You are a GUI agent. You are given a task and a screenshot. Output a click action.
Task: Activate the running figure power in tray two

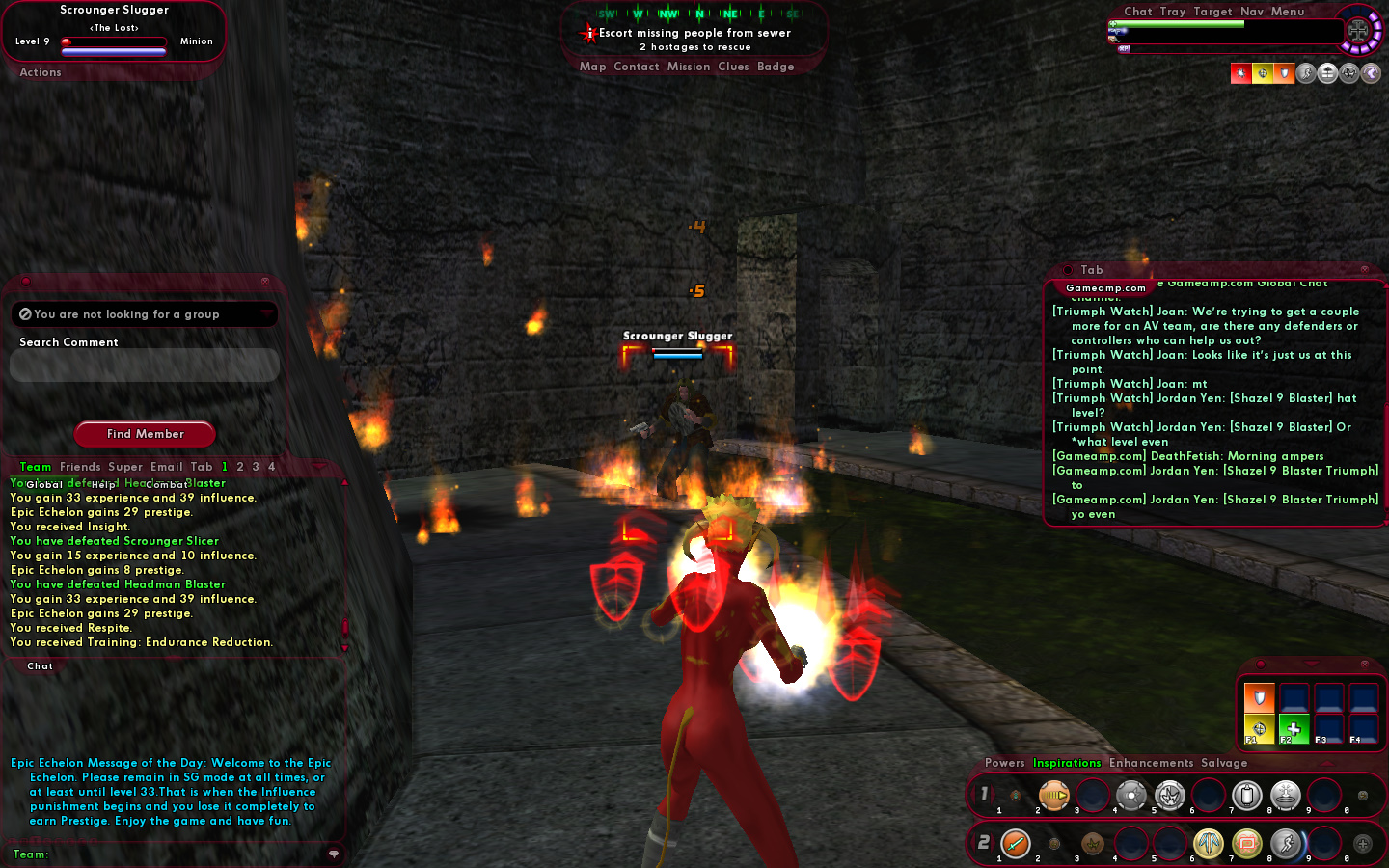click(1286, 844)
